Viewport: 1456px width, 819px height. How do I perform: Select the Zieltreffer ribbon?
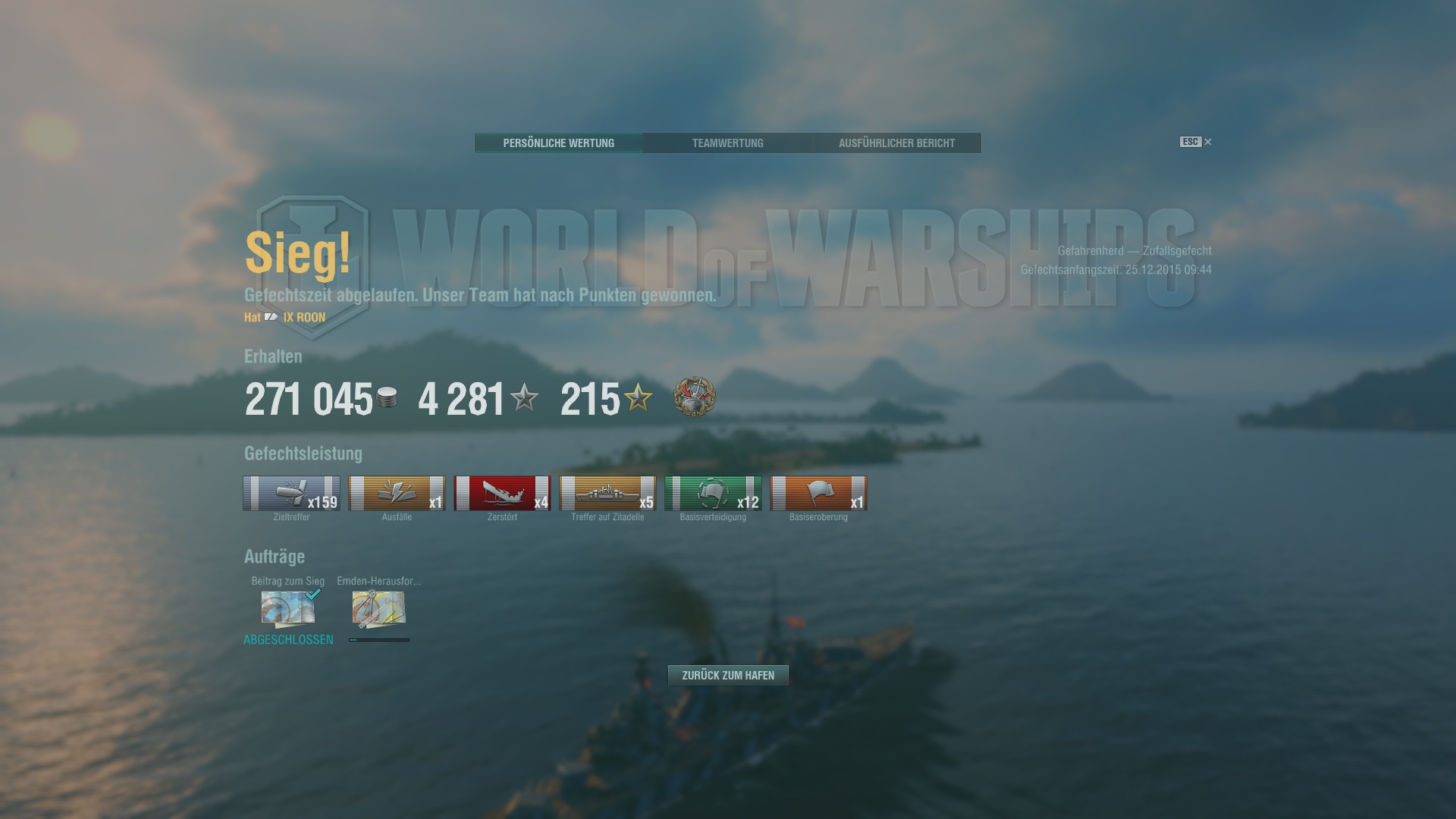(x=291, y=494)
